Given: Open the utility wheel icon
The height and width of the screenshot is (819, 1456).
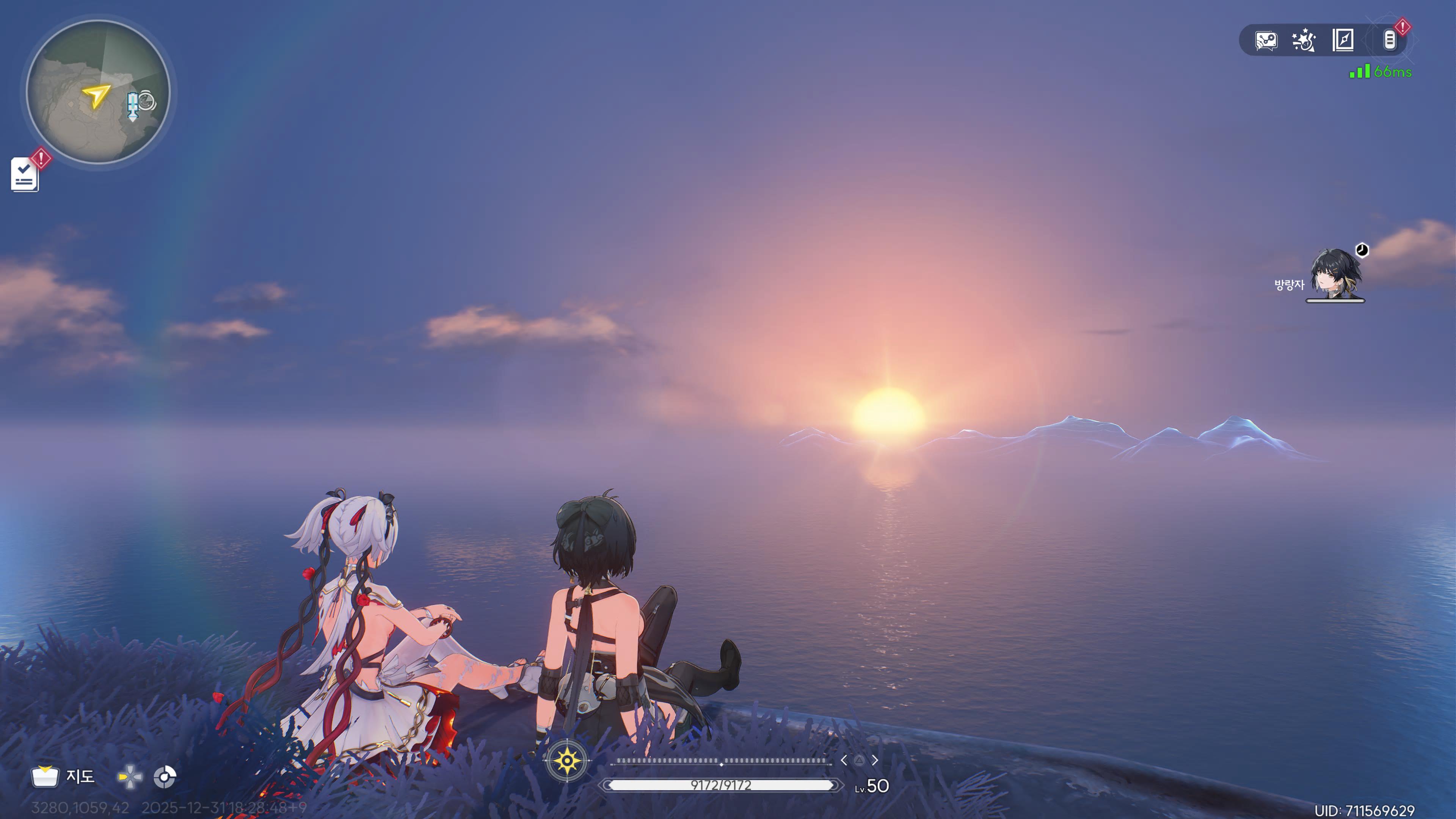Looking at the screenshot, I should pos(165,777).
